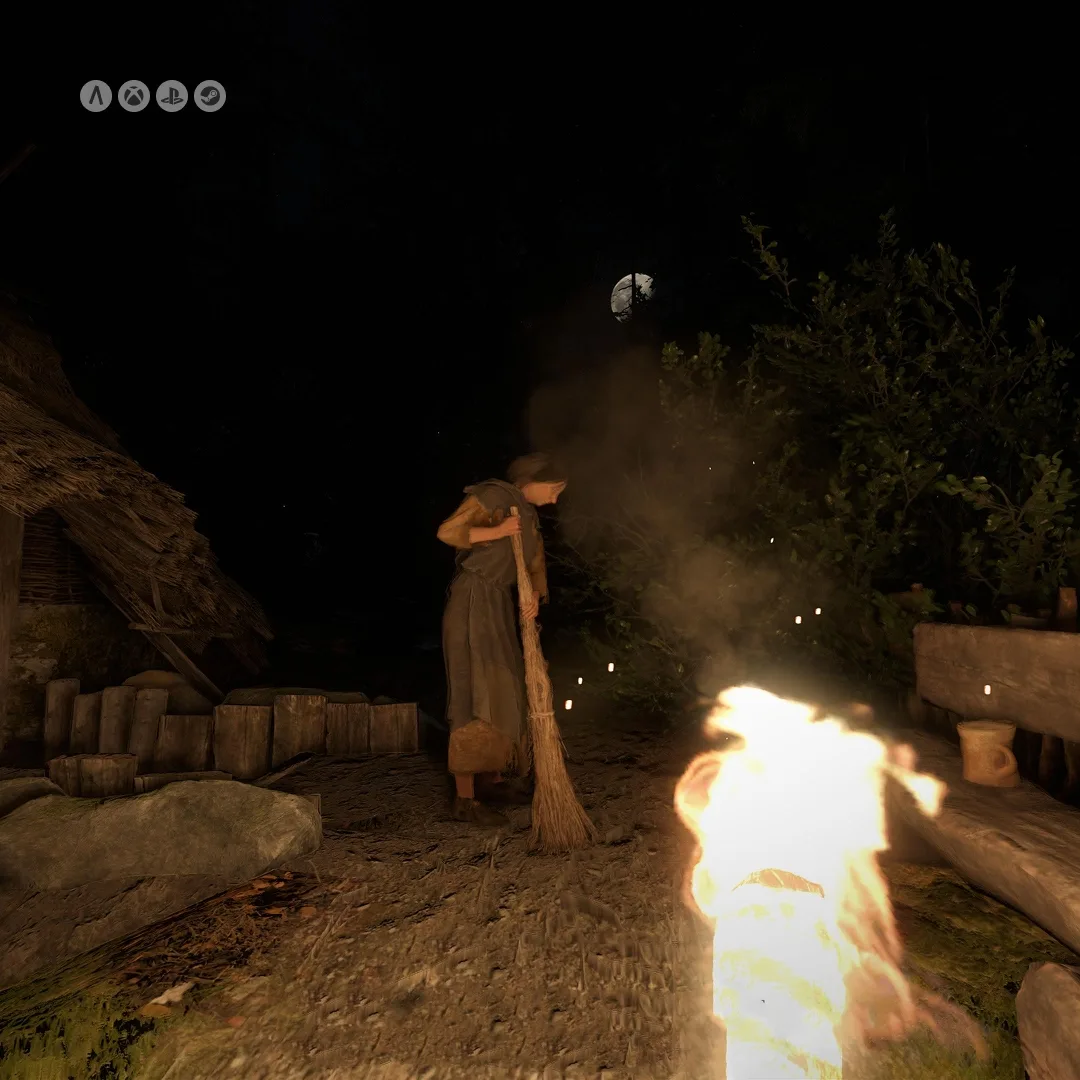The width and height of the screenshot is (1080, 1080).
Task: Select the PlayStation logo icon
Action: pos(172,96)
